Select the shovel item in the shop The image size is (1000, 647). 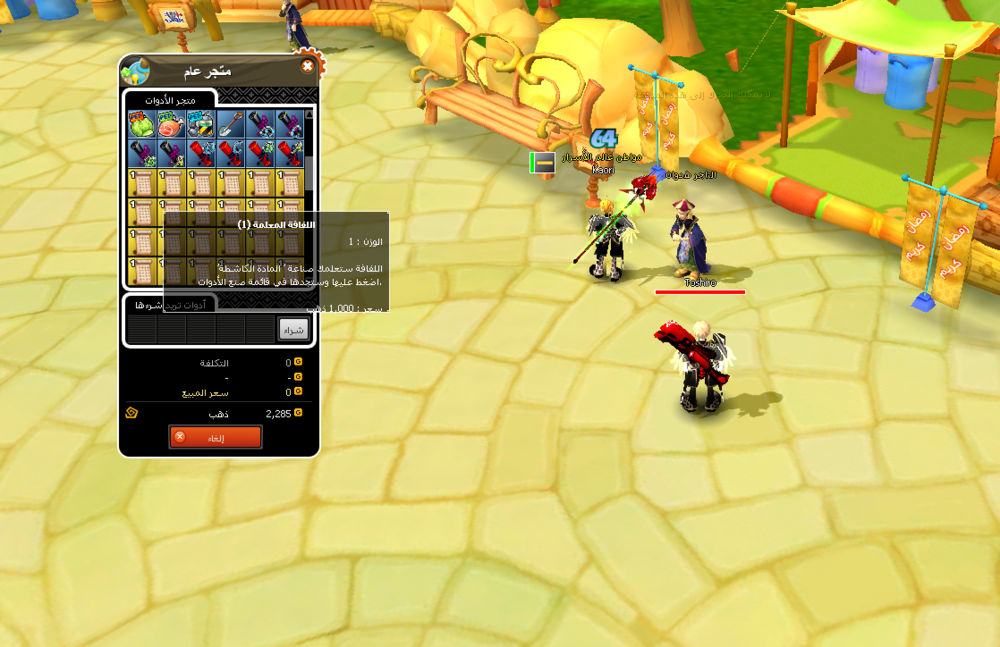point(231,124)
